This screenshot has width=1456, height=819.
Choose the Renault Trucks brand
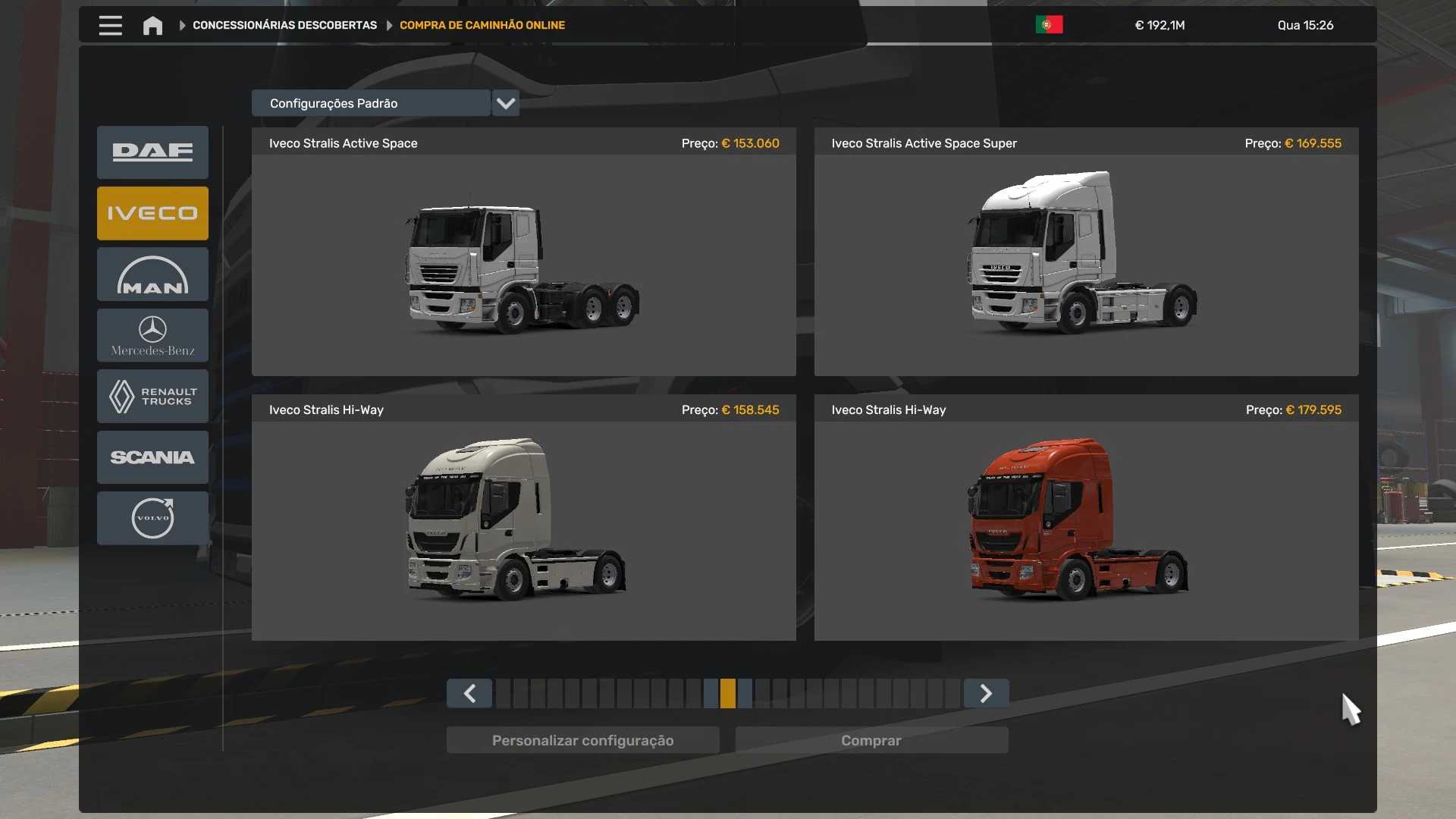(x=152, y=396)
